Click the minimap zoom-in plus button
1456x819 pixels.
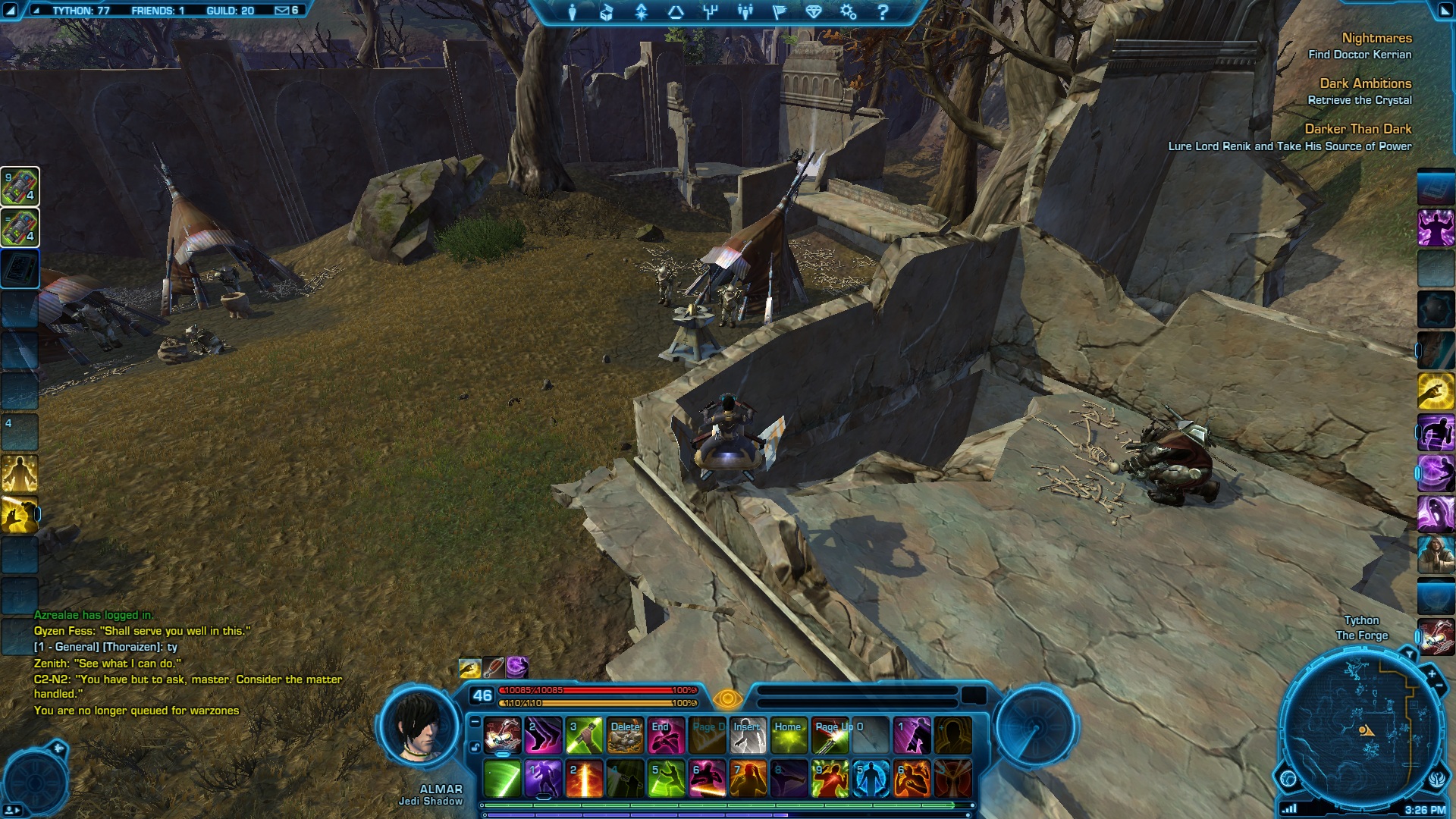pyautogui.click(x=1431, y=673)
